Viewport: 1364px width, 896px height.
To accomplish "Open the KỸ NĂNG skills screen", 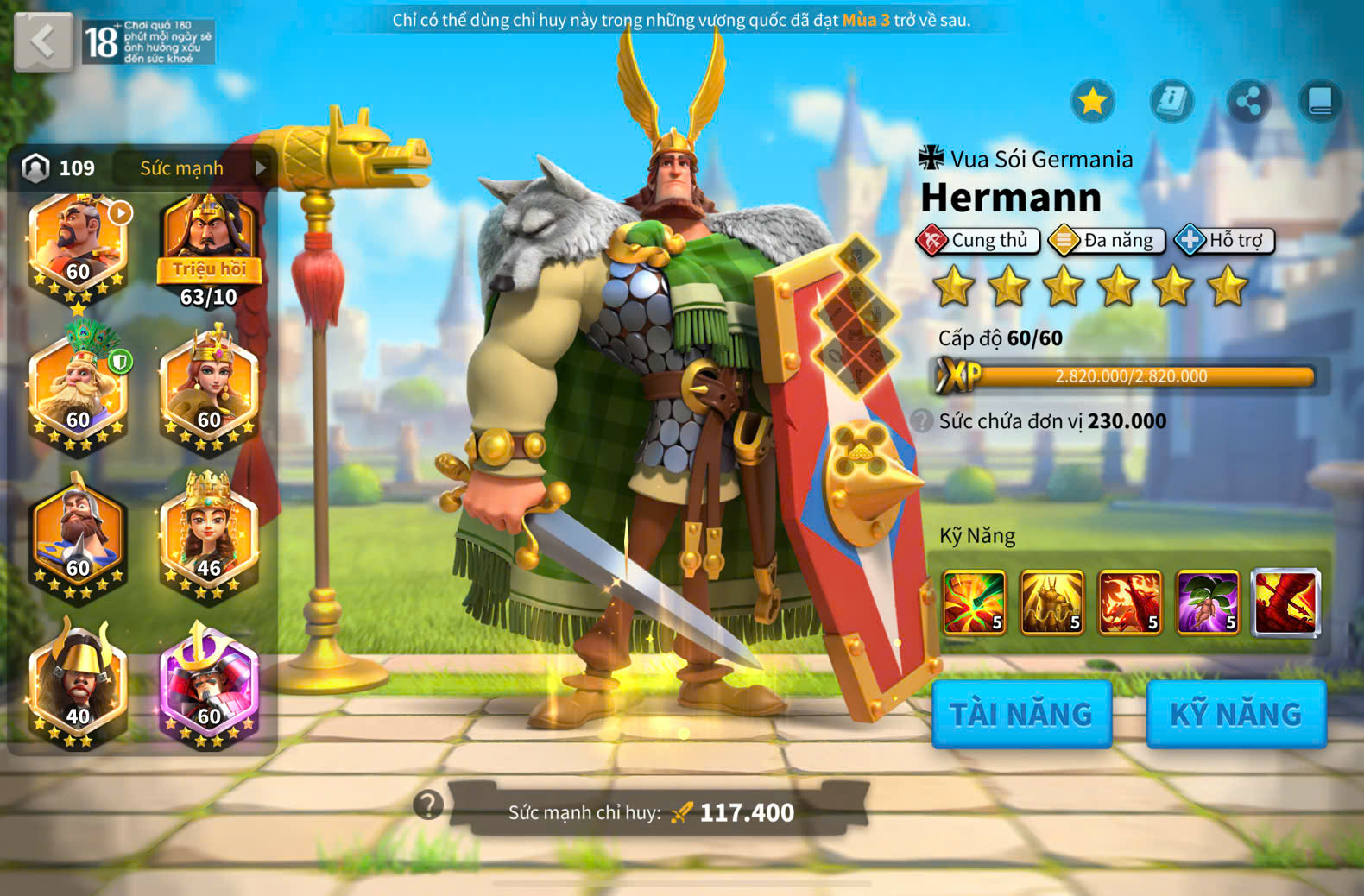I will (x=1235, y=714).
